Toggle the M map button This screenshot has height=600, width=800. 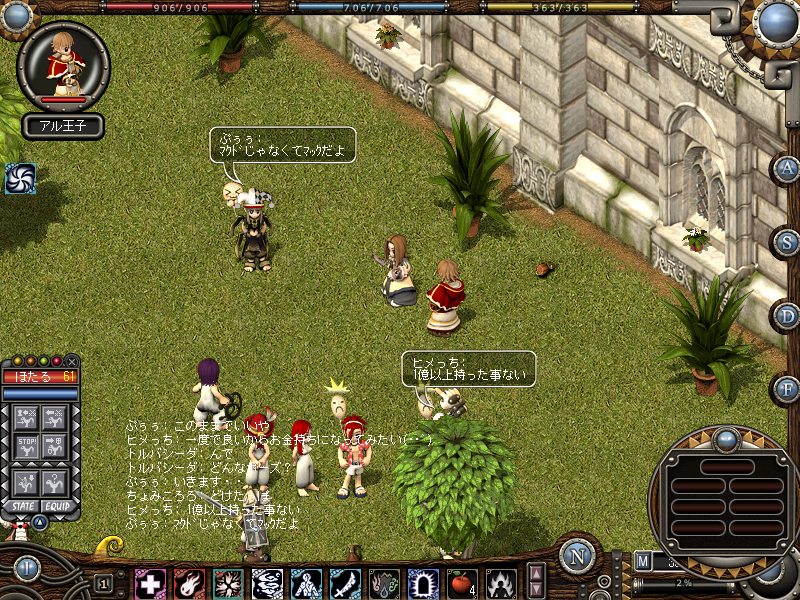642,560
